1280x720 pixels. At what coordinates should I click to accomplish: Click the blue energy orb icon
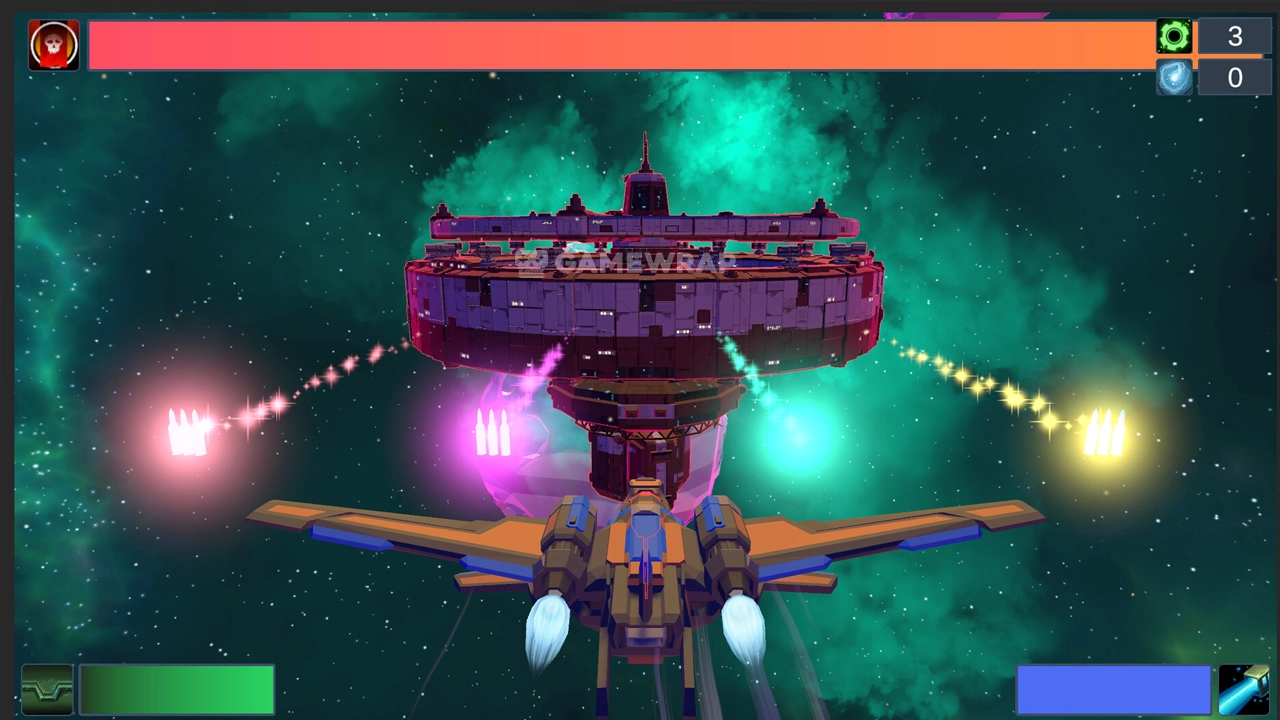pos(1174,77)
